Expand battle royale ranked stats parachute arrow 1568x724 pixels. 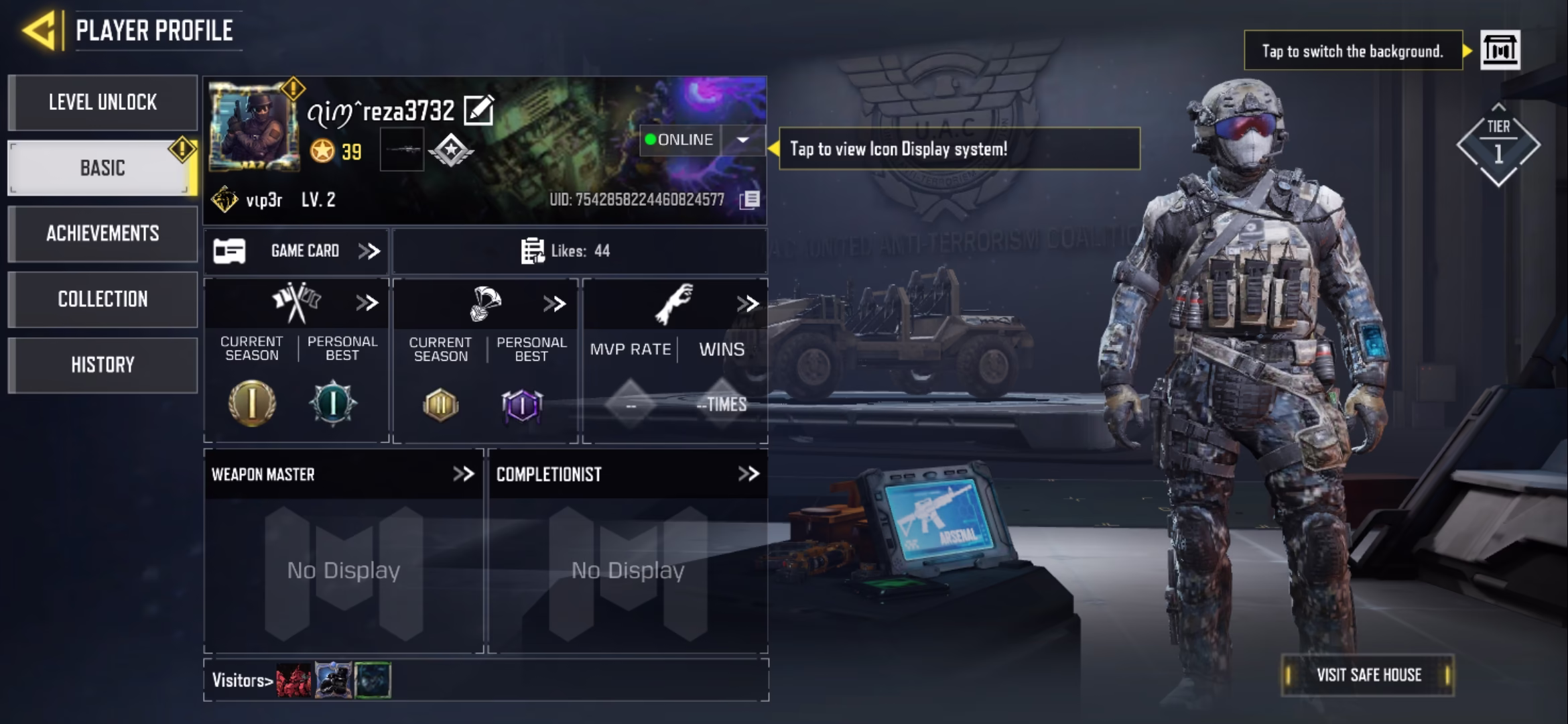pyautogui.click(x=554, y=304)
